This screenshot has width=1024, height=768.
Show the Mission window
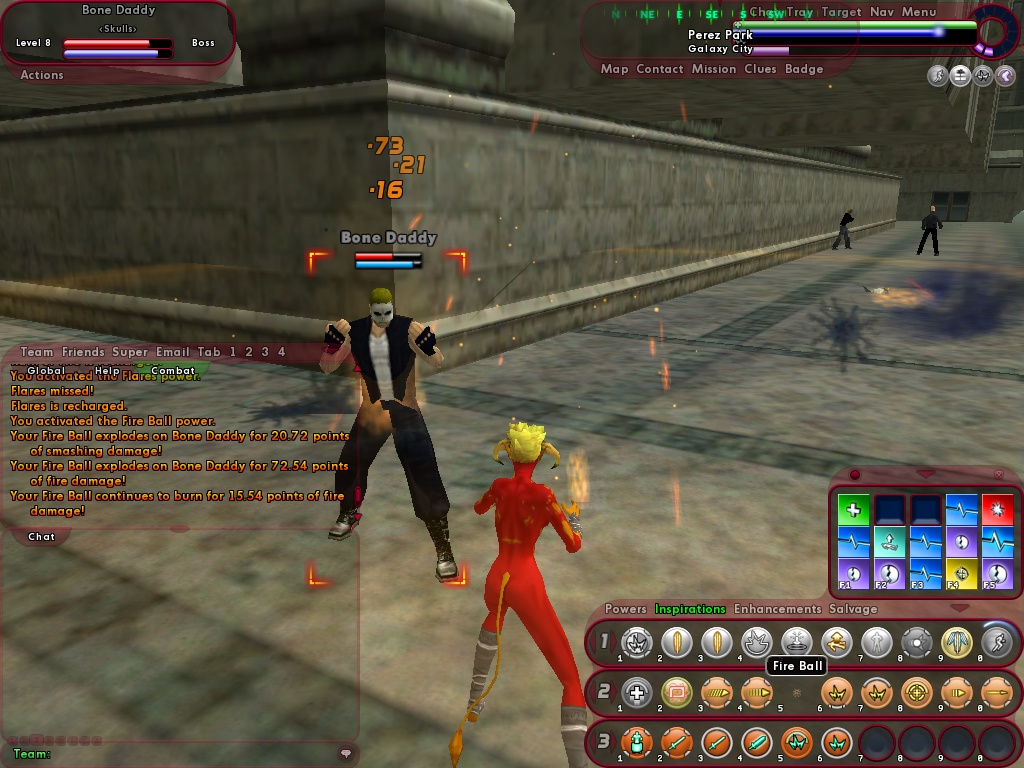[x=714, y=69]
